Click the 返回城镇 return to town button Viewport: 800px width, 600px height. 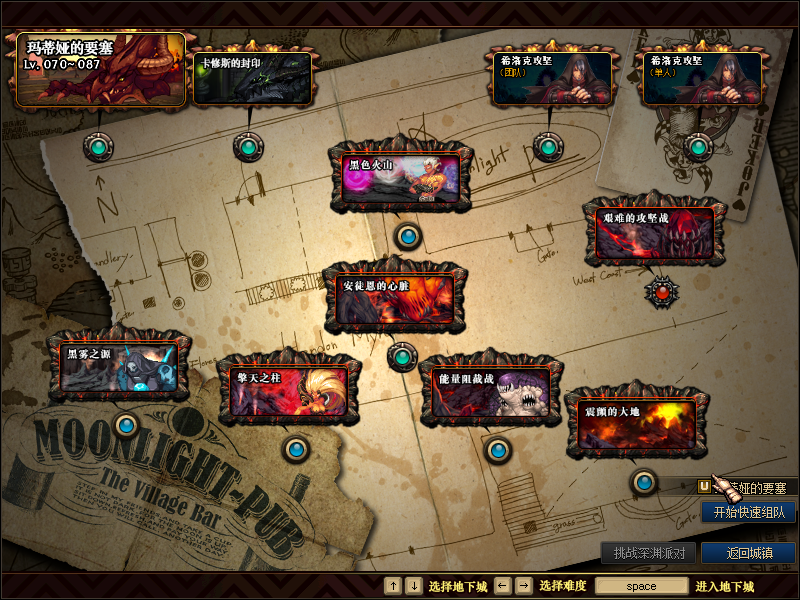click(x=748, y=553)
